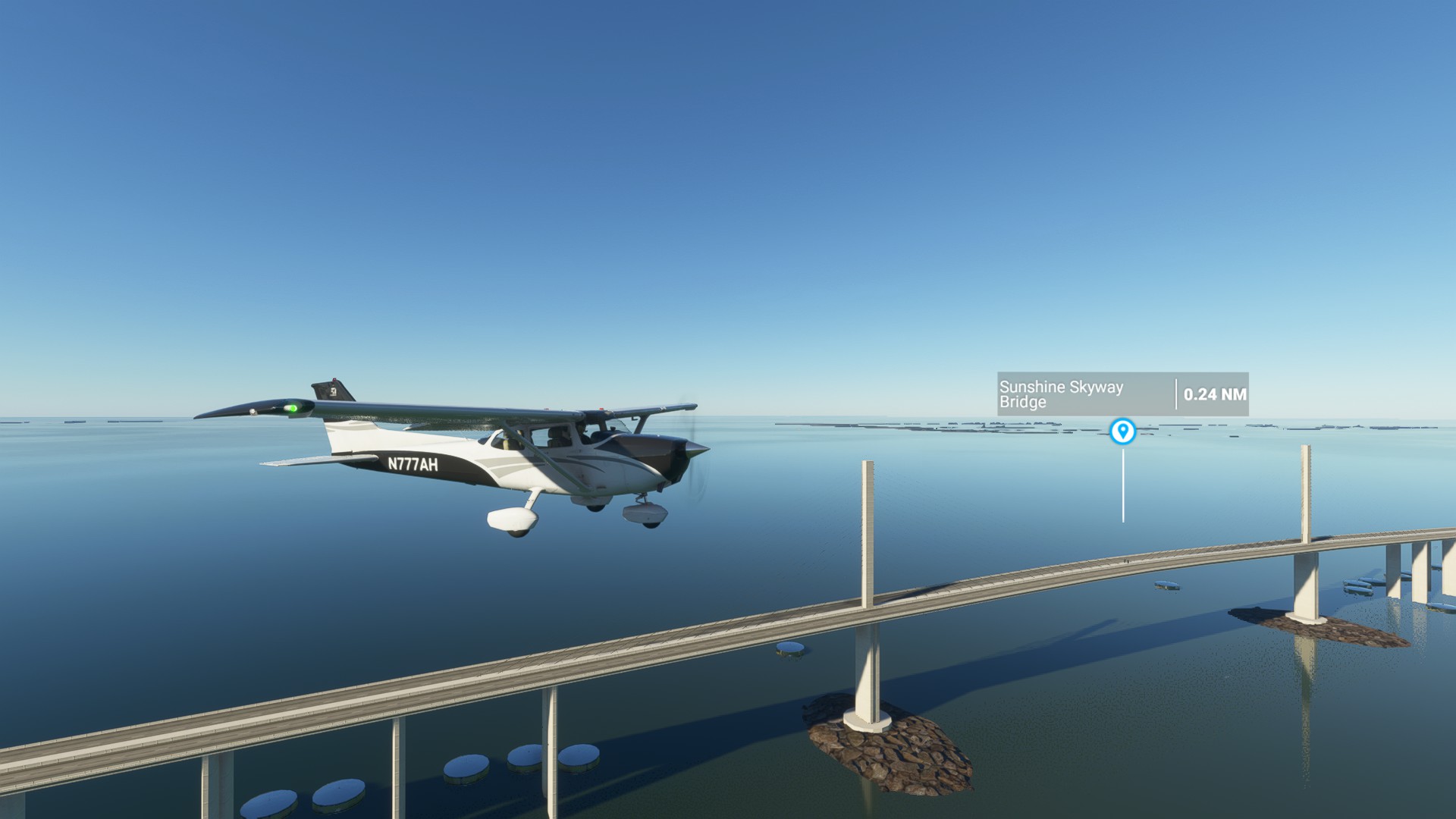Viewport: 1456px width, 819px height.
Task: Click the green navigation light on the wingtip
Action: click(x=292, y=409)
